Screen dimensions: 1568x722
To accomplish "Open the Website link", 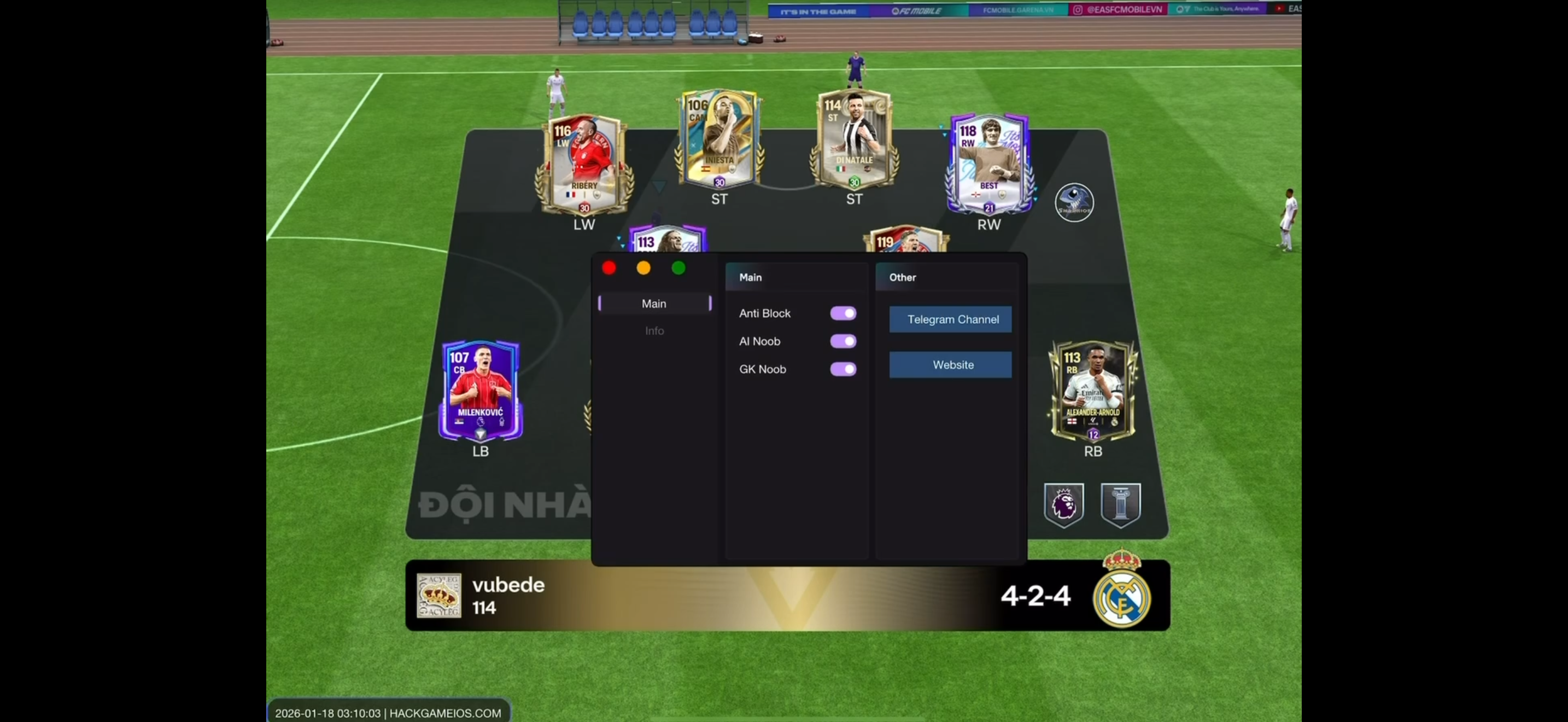I will 950,365.
